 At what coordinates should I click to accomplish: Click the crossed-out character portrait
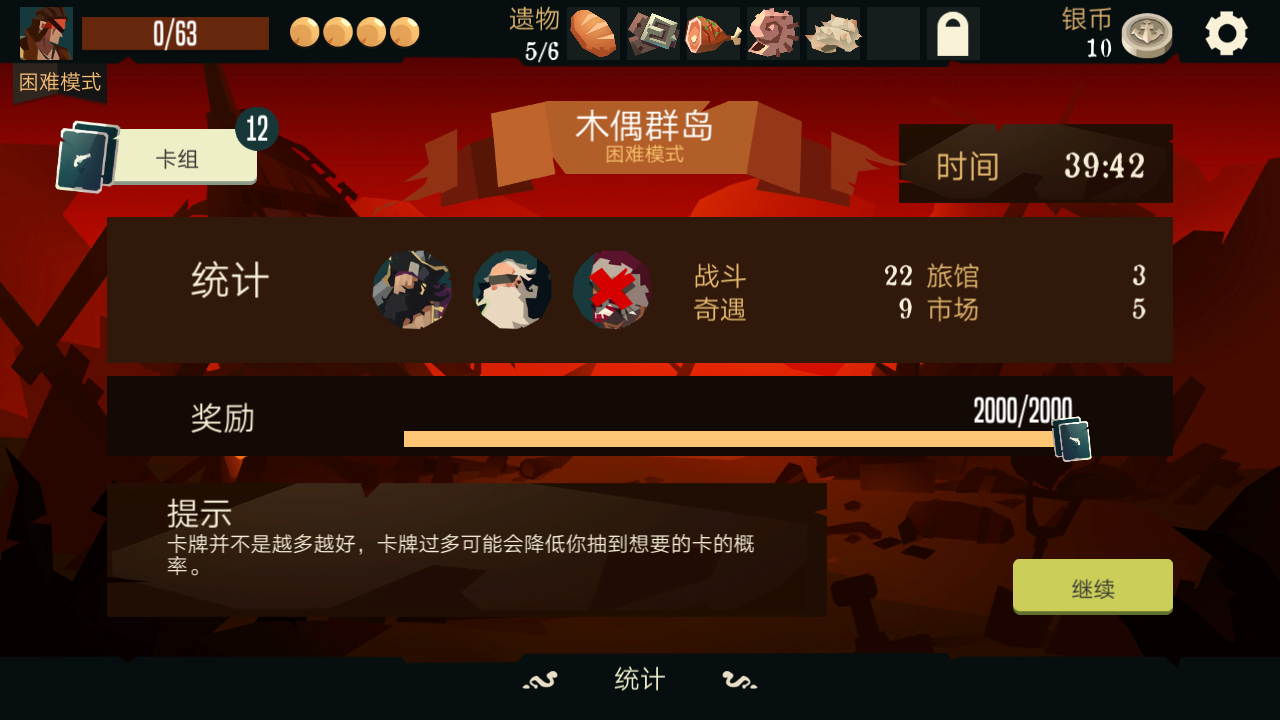tap(612, 289)
